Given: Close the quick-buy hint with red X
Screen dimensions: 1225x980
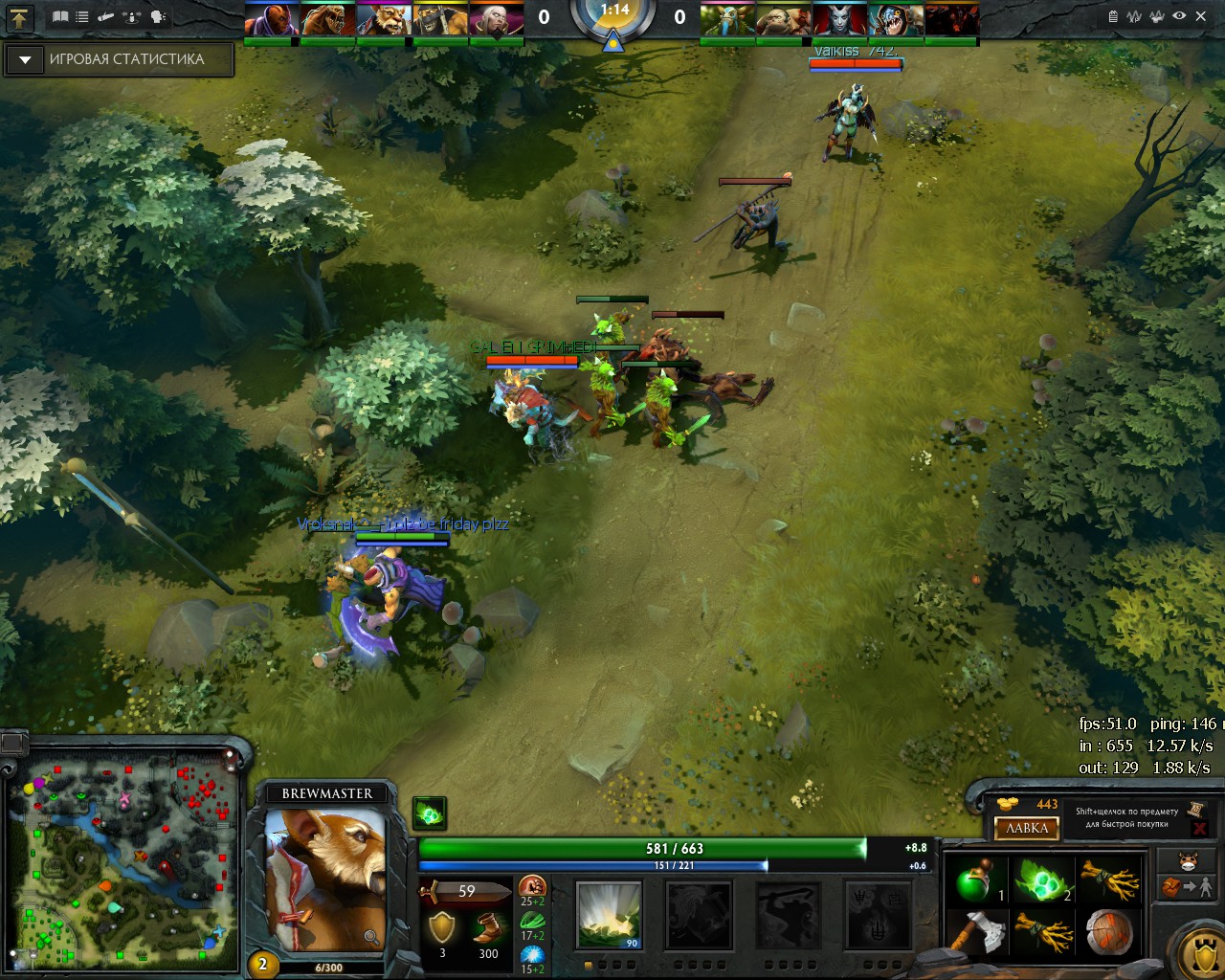Looking at the screenshot, I should [1198, 828].
